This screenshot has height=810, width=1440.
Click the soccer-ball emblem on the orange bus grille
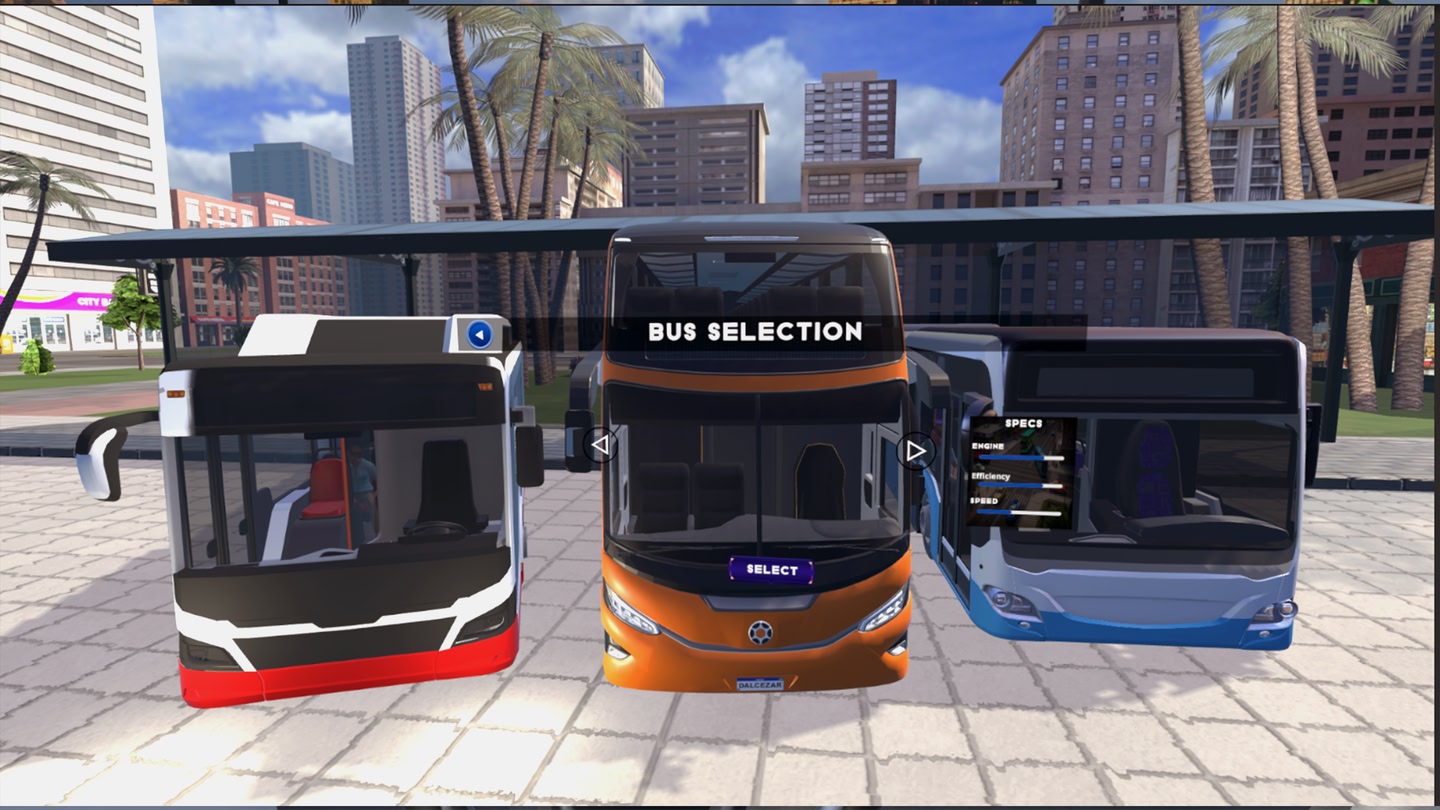pos(761,634)
